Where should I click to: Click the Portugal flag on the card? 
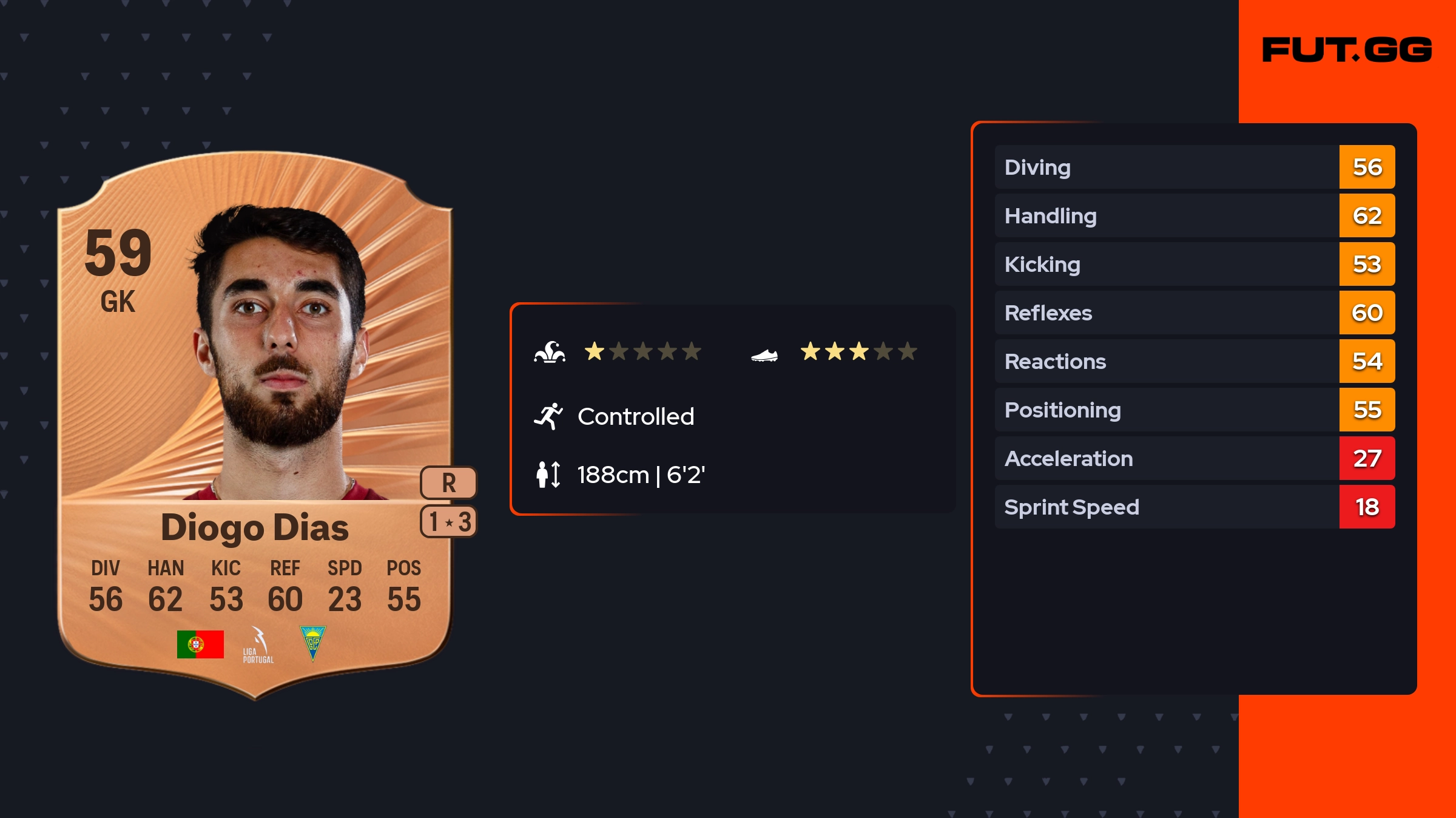click(x=200, y=644)
